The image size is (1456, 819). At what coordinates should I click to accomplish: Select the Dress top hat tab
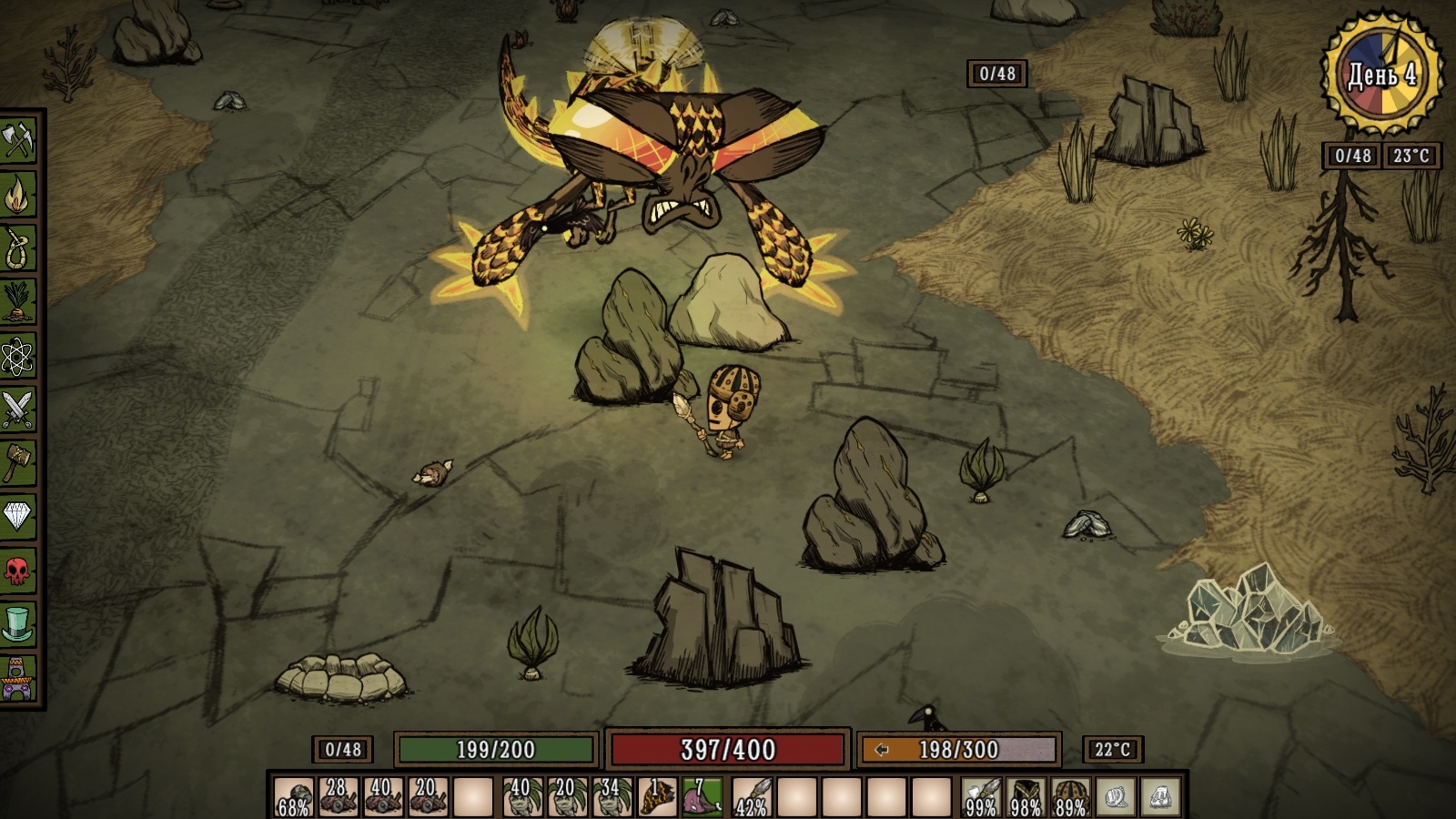tap(18, 624)
